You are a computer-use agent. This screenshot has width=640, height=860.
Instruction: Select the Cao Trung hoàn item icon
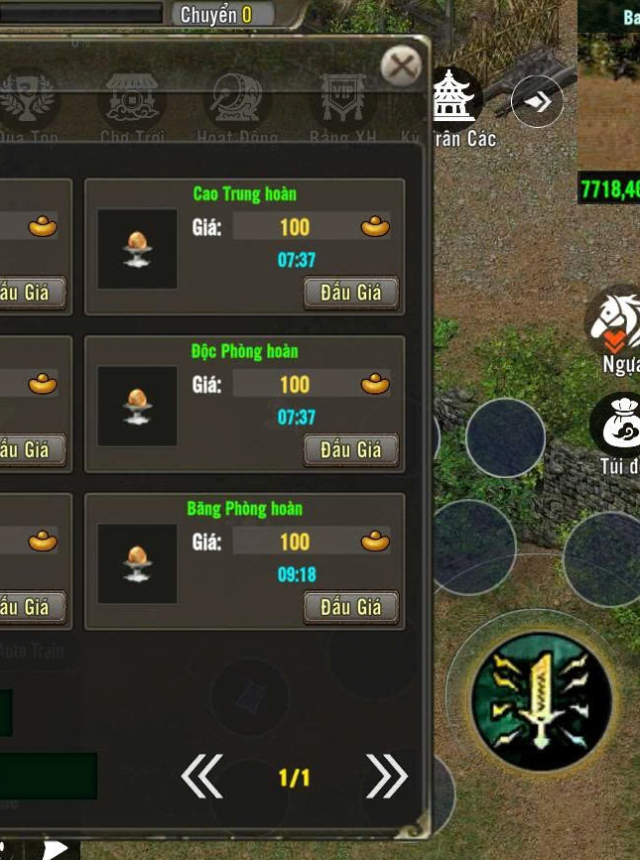138,249
